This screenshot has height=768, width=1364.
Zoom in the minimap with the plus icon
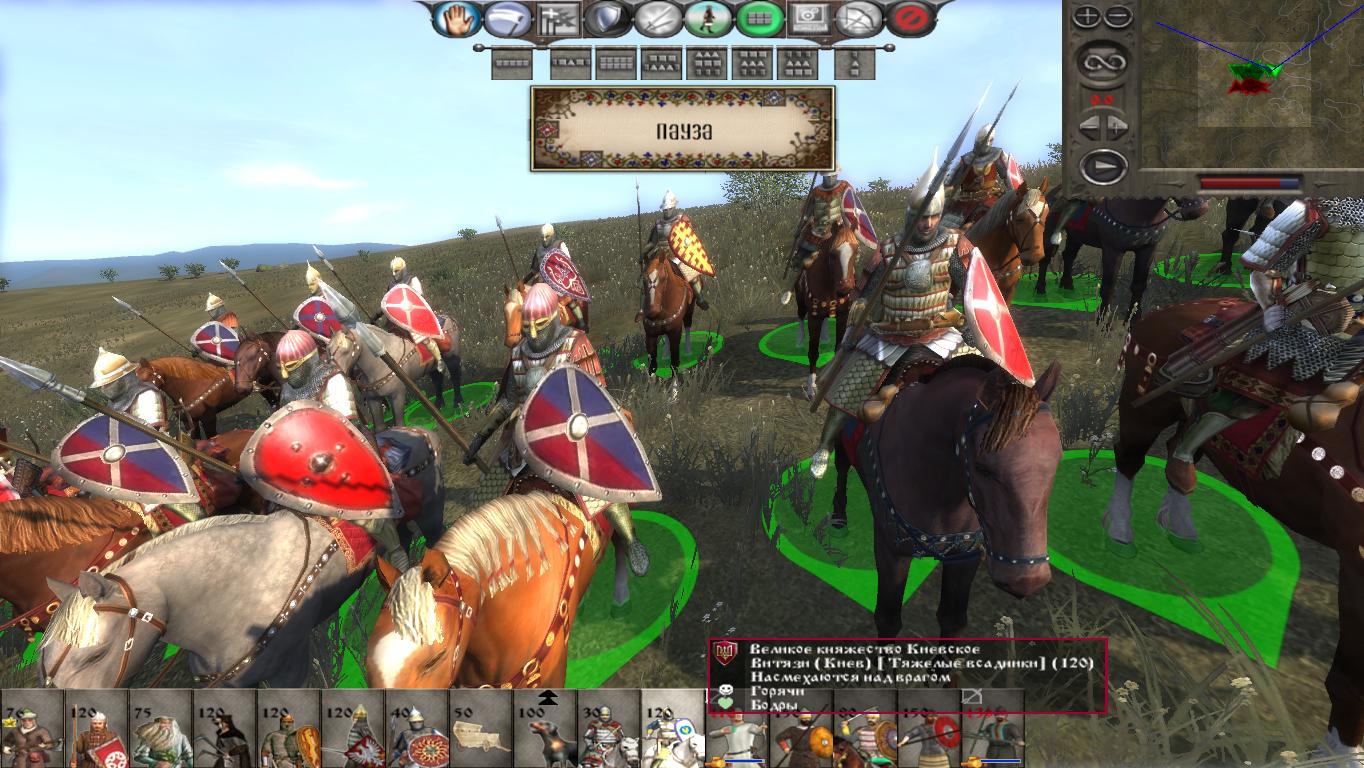(x=1086, y=15)
